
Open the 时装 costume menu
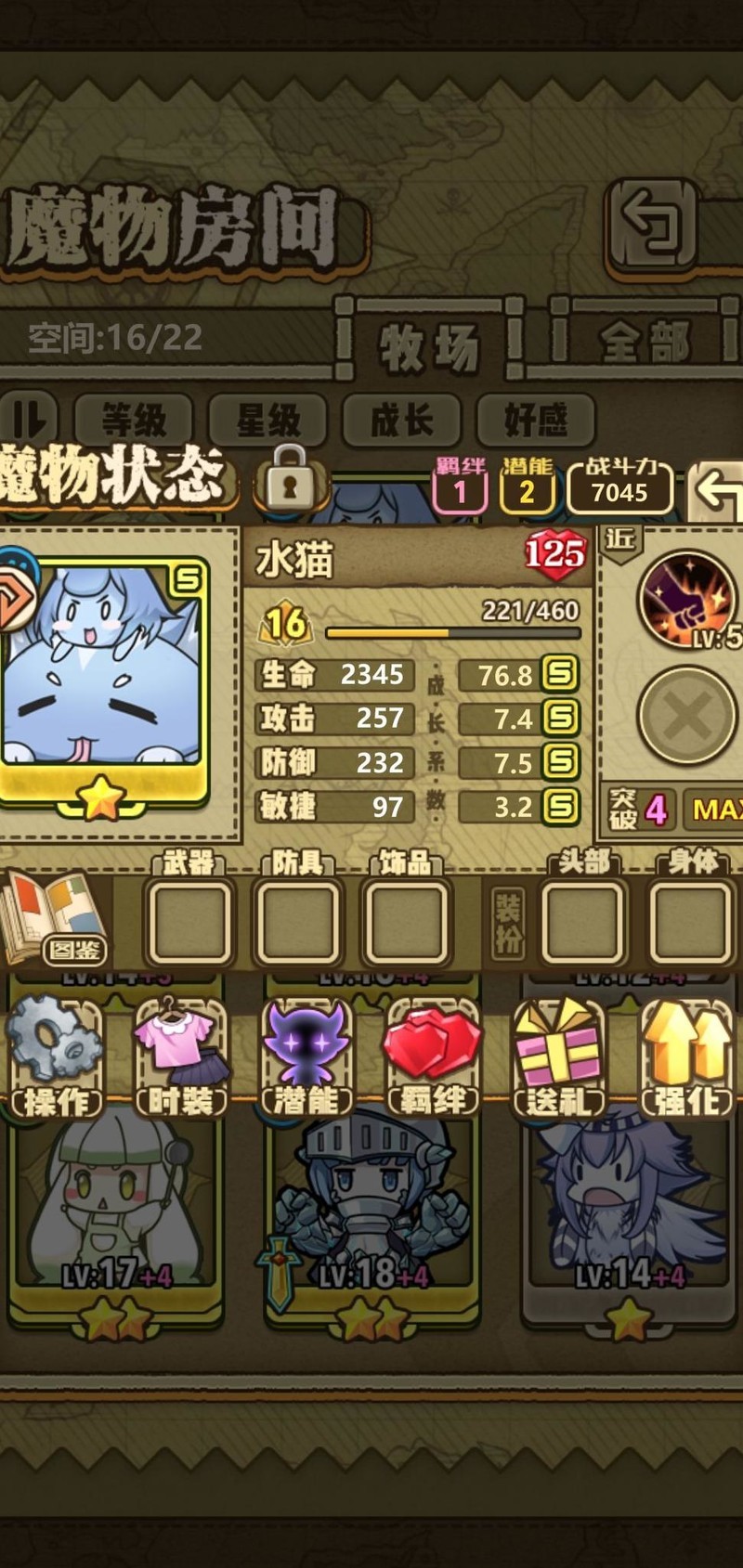pos(182,1057)
